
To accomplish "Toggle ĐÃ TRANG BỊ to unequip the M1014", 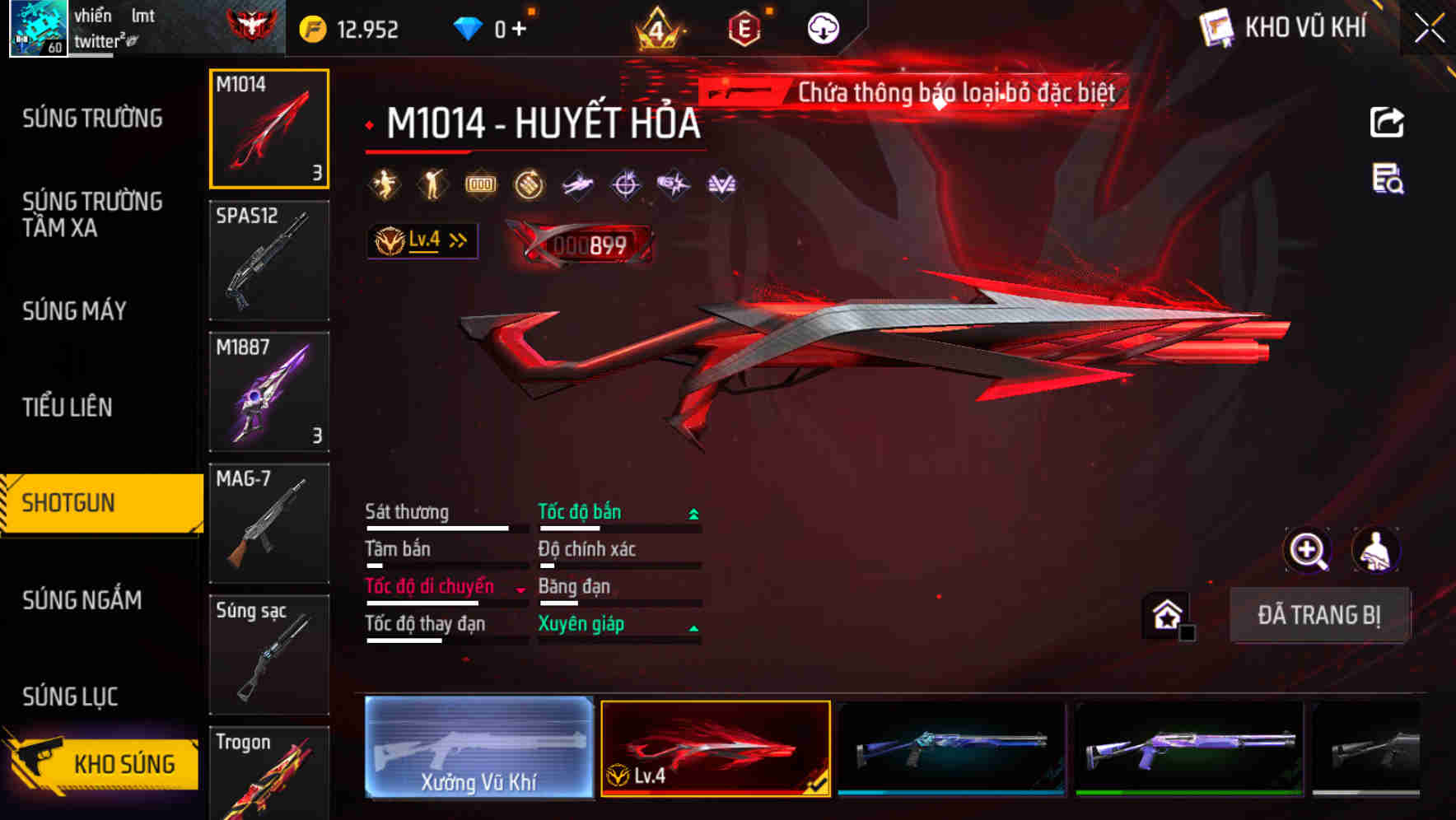I will tap(1321, 615).
